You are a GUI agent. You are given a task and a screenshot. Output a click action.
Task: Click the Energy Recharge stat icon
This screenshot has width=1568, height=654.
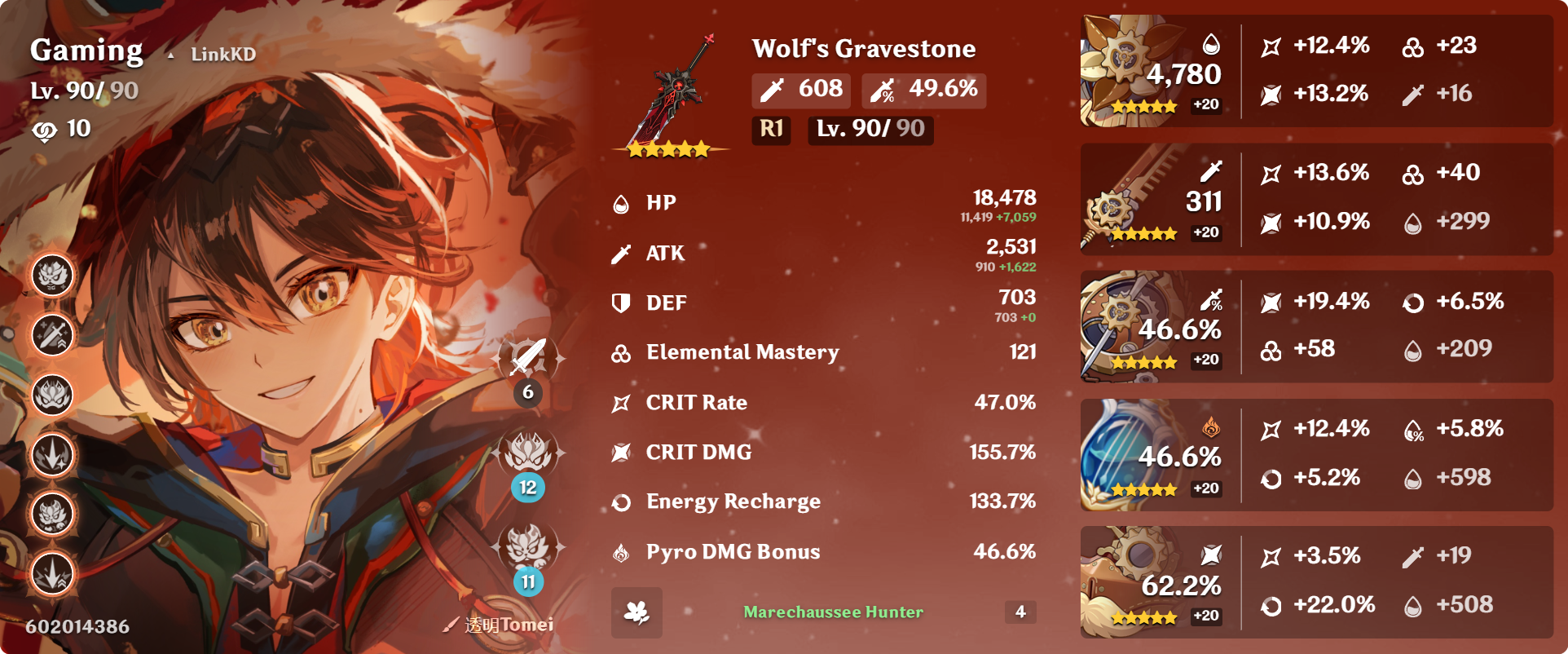tap(621, 502)
